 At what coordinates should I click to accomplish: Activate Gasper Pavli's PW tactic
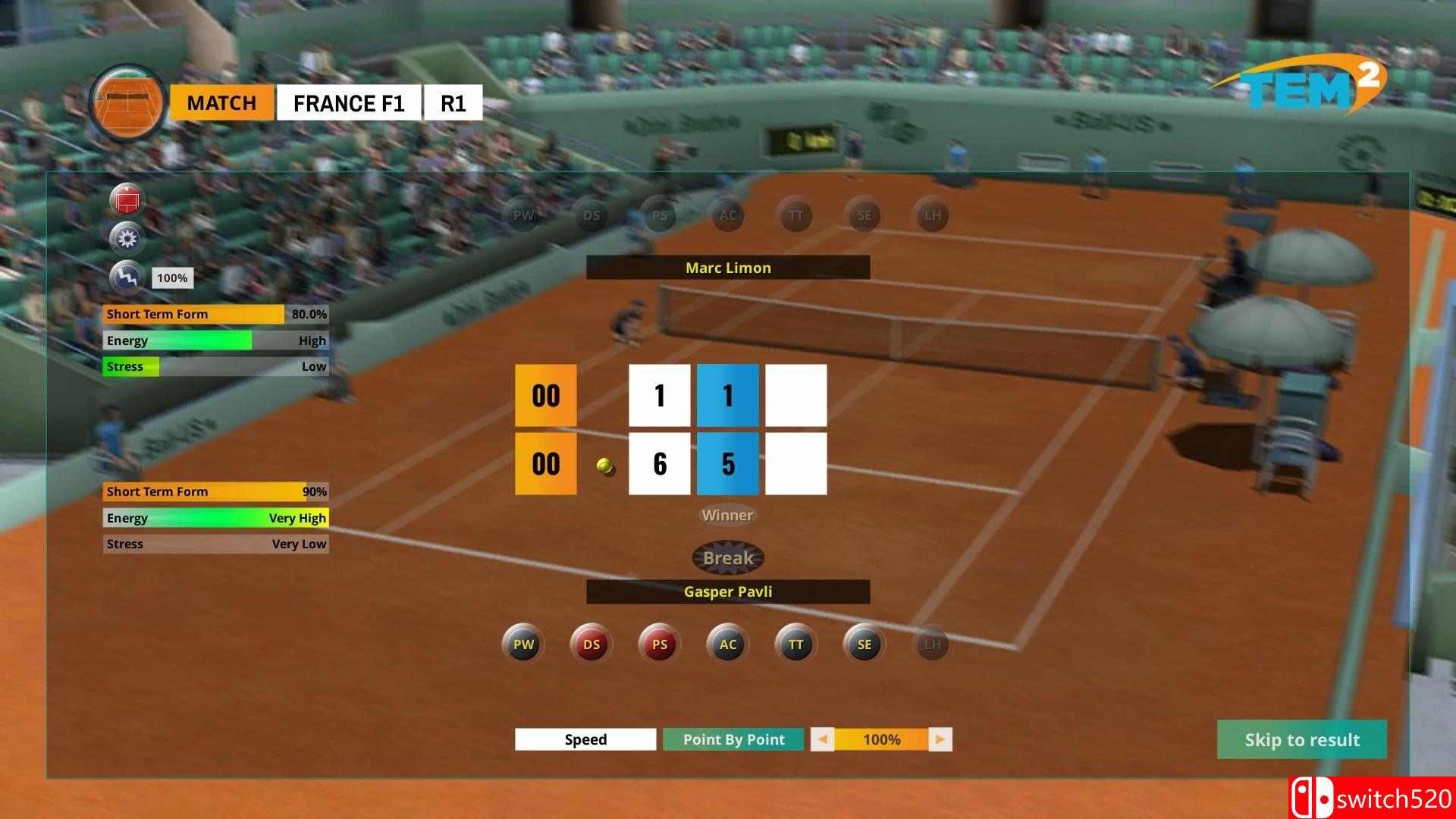click(x=523, y=645)
